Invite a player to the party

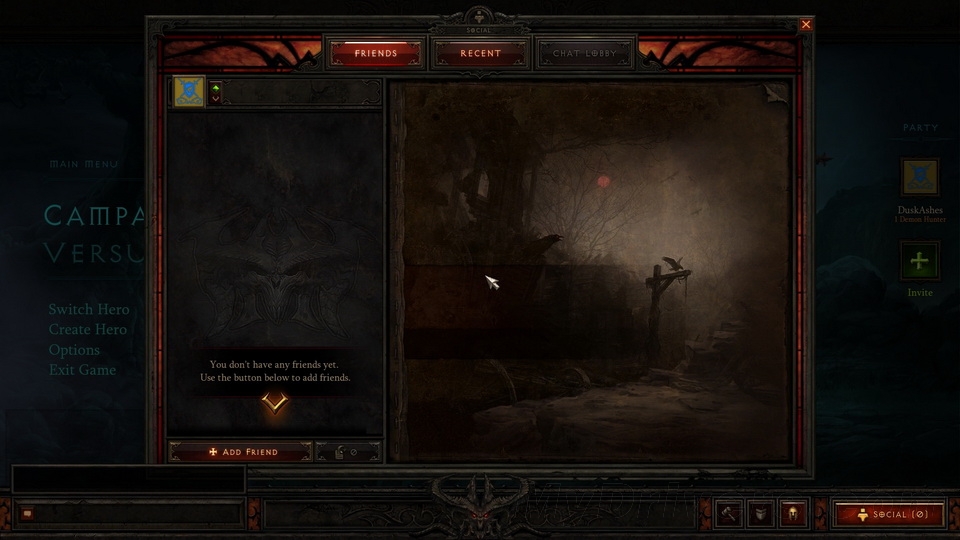tap(919, 262)
